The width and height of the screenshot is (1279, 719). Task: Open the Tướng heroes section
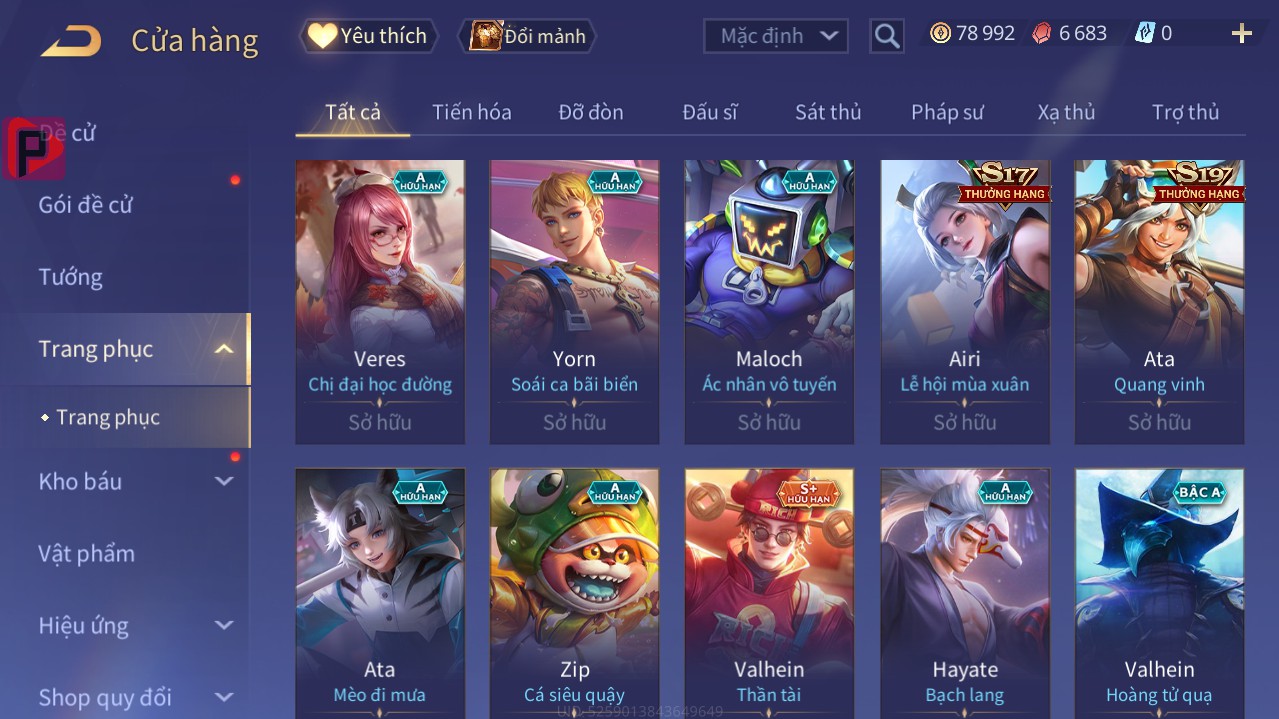tap(71, 277)
